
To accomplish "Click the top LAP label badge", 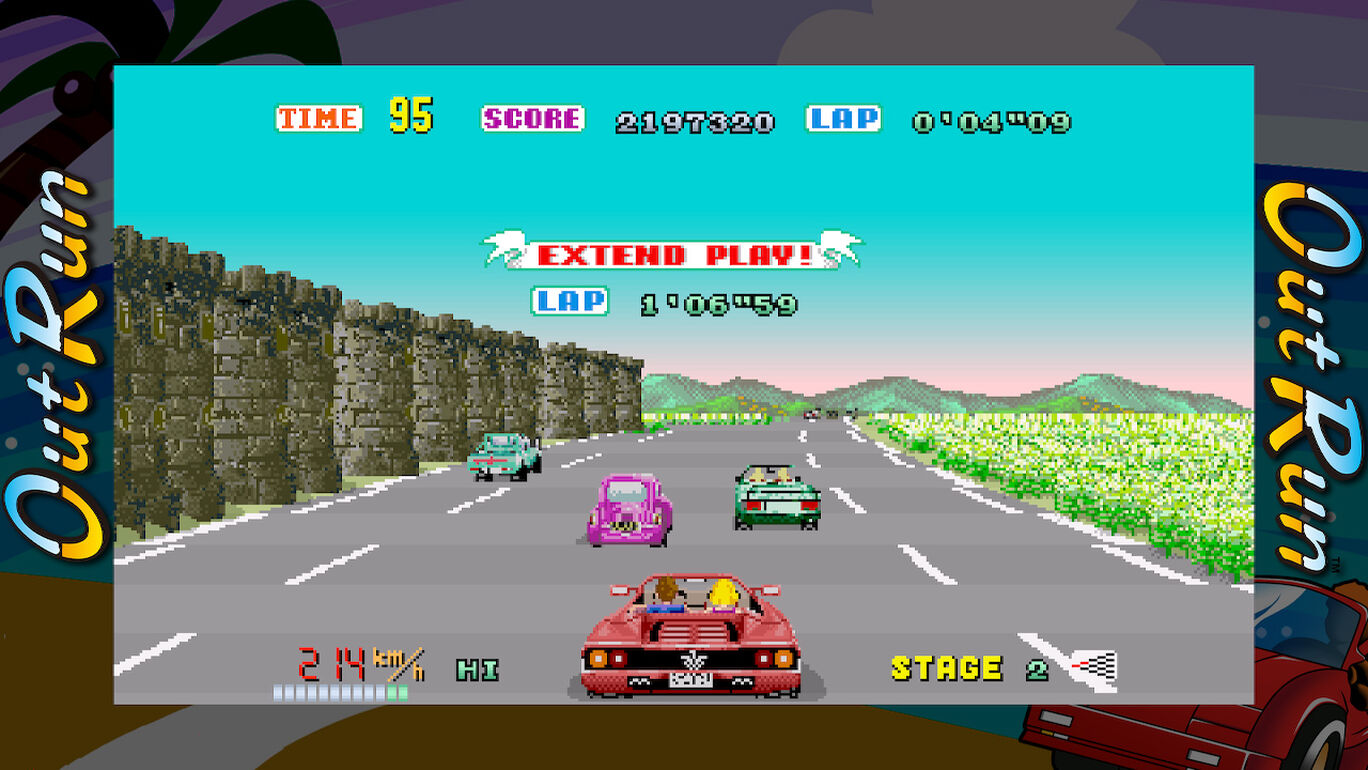I will tap(846, 117).
